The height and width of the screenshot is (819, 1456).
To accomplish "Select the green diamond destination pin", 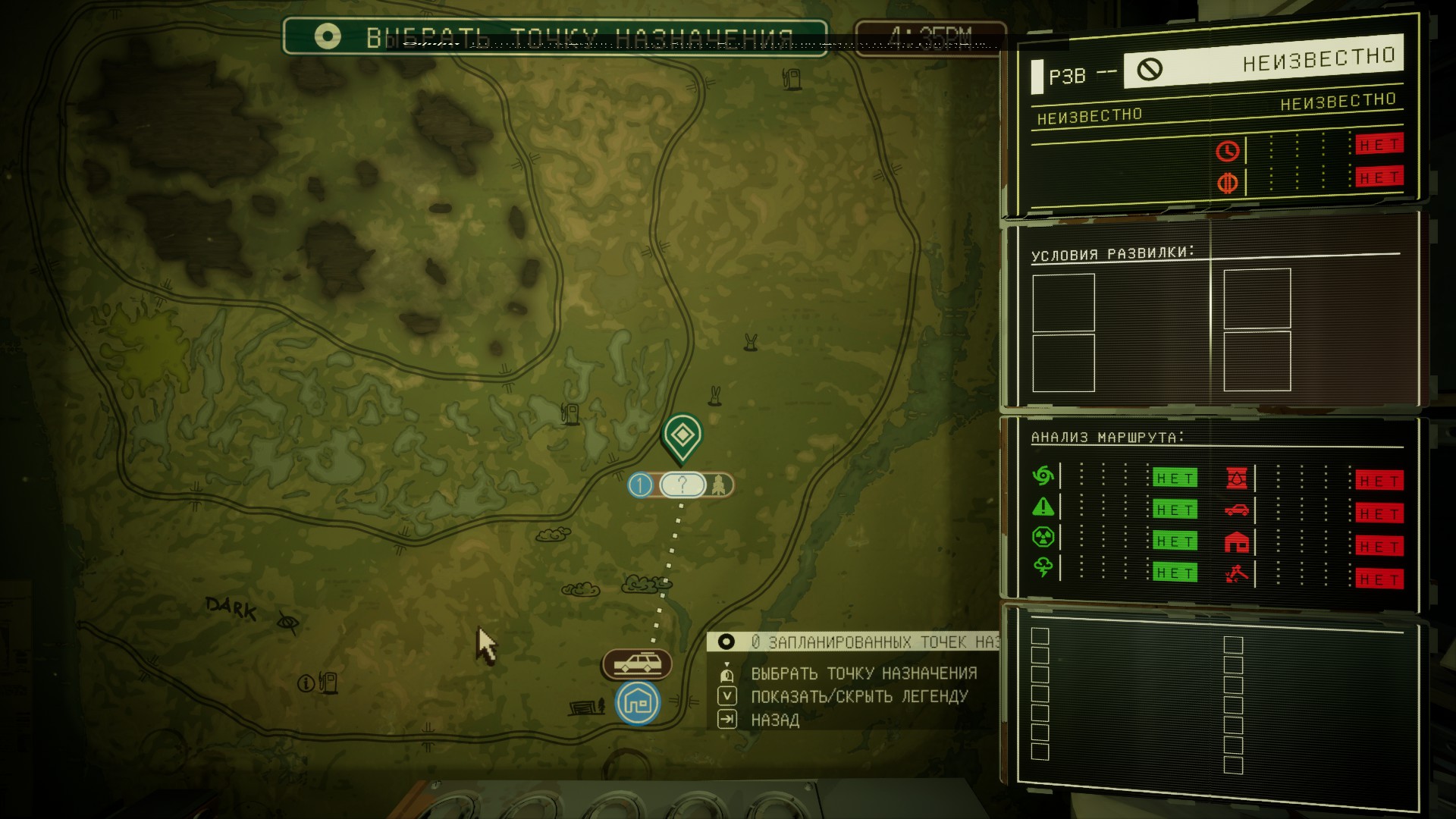I will (x=682, y=435).
